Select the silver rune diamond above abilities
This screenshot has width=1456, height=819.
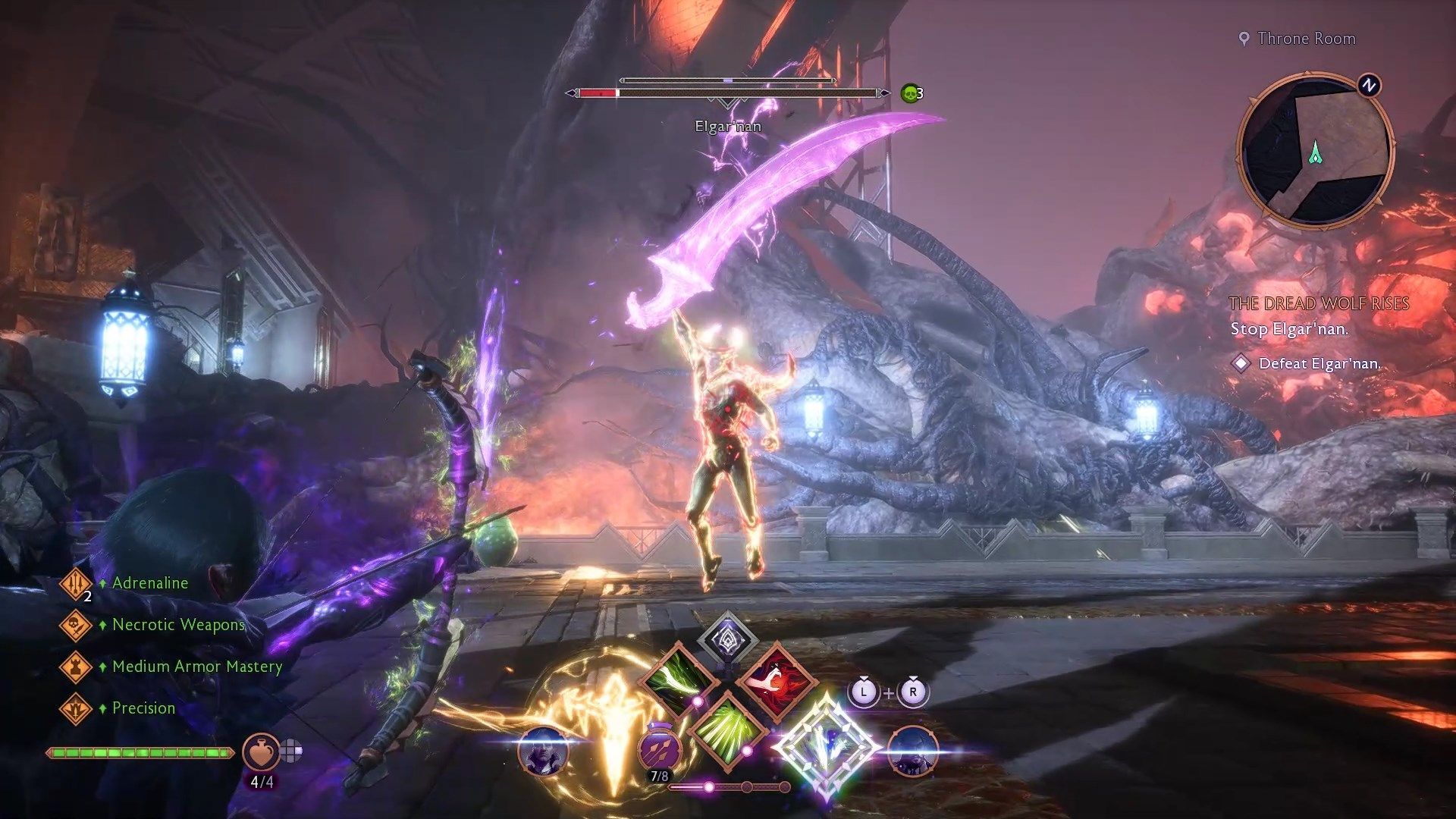(726, 638)
